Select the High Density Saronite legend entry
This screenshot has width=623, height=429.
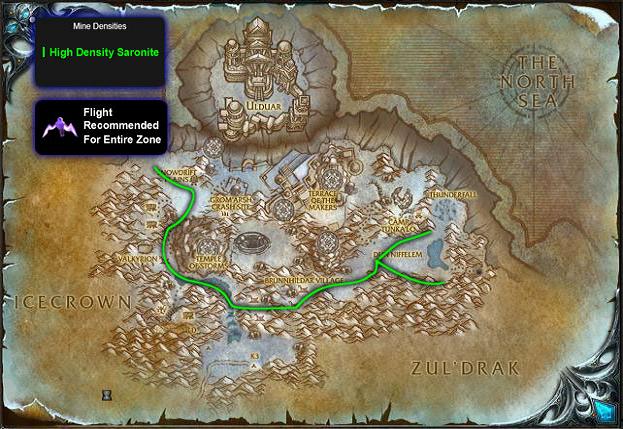[103, 49]
